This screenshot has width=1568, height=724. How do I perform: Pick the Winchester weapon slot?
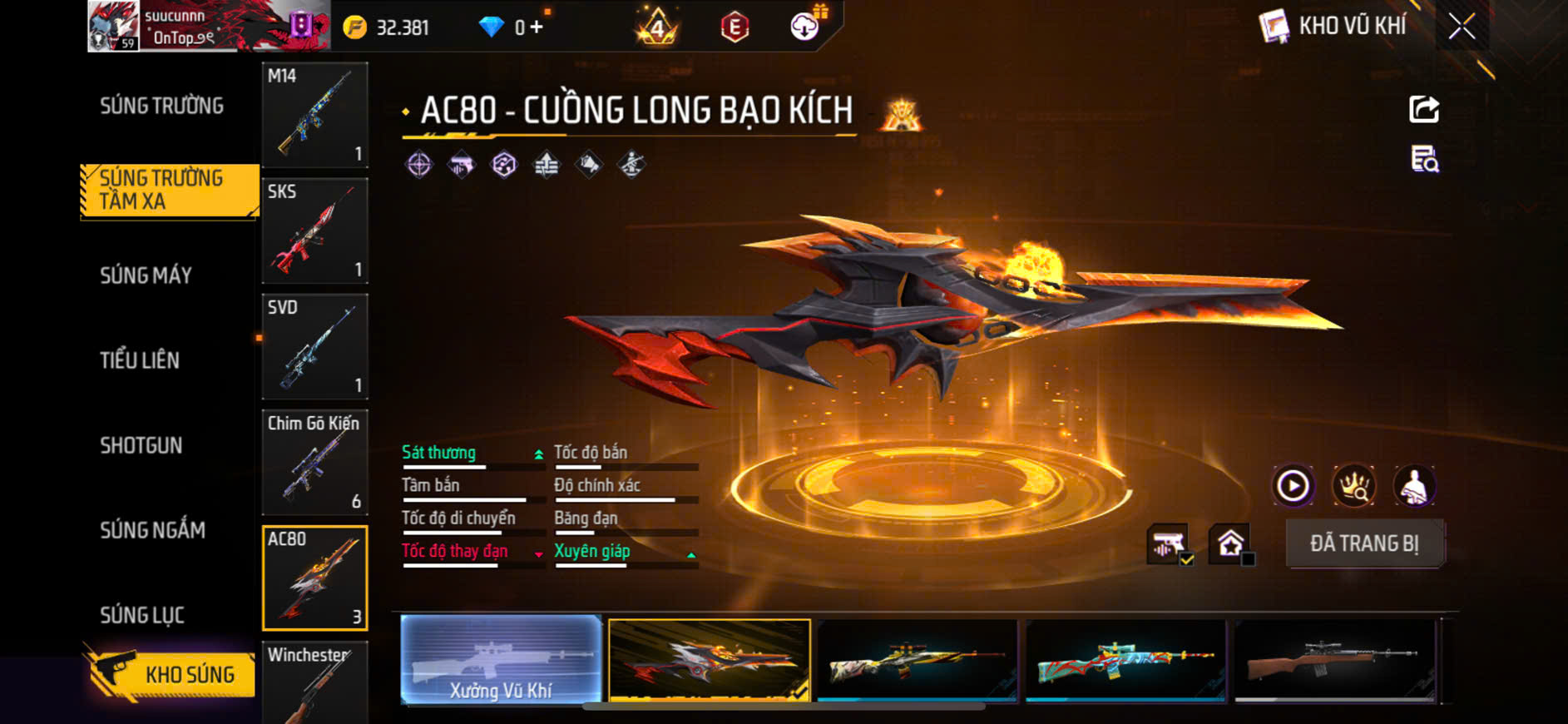(314, 682)
